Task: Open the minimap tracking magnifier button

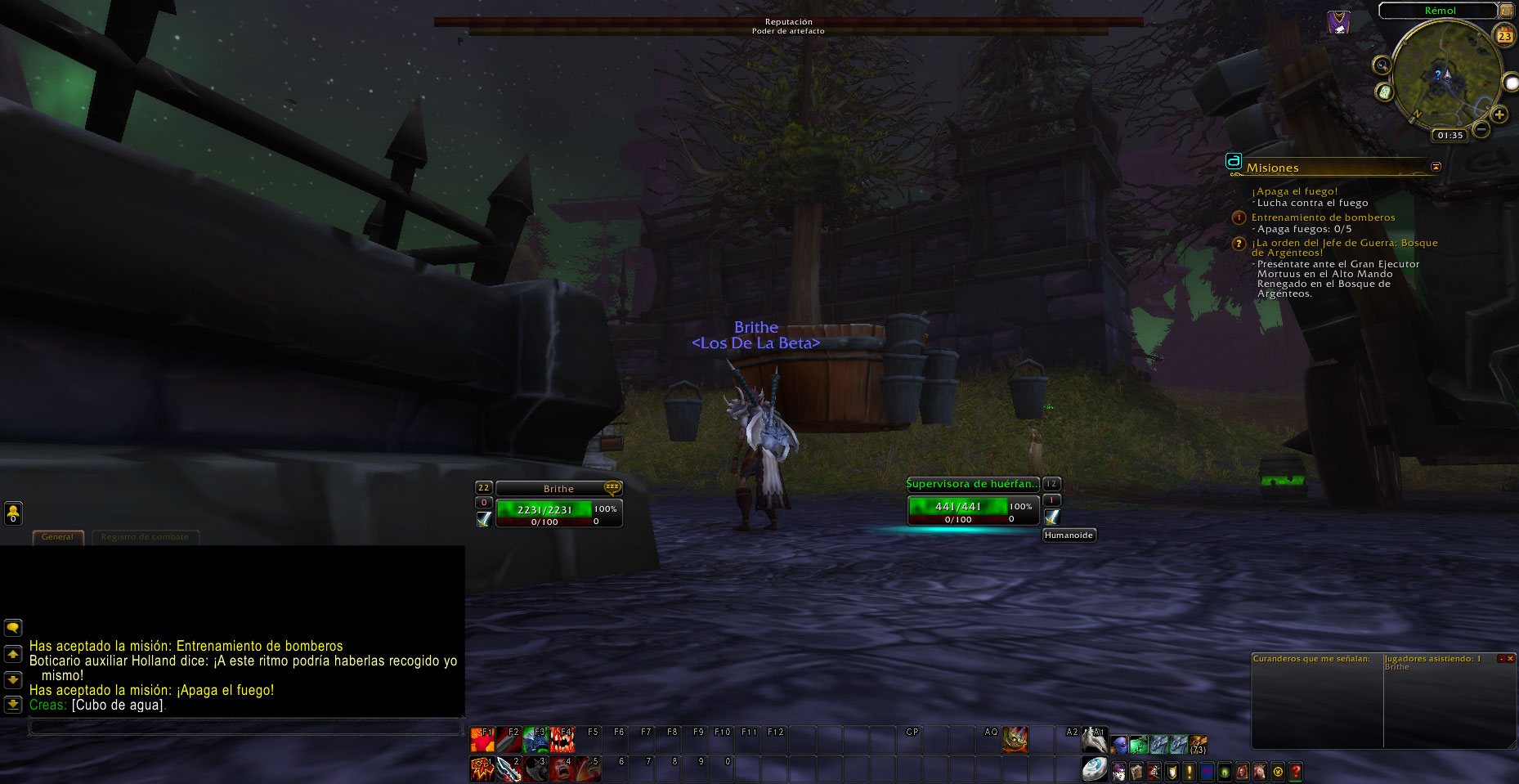Action: click(x=1382, y=65)
